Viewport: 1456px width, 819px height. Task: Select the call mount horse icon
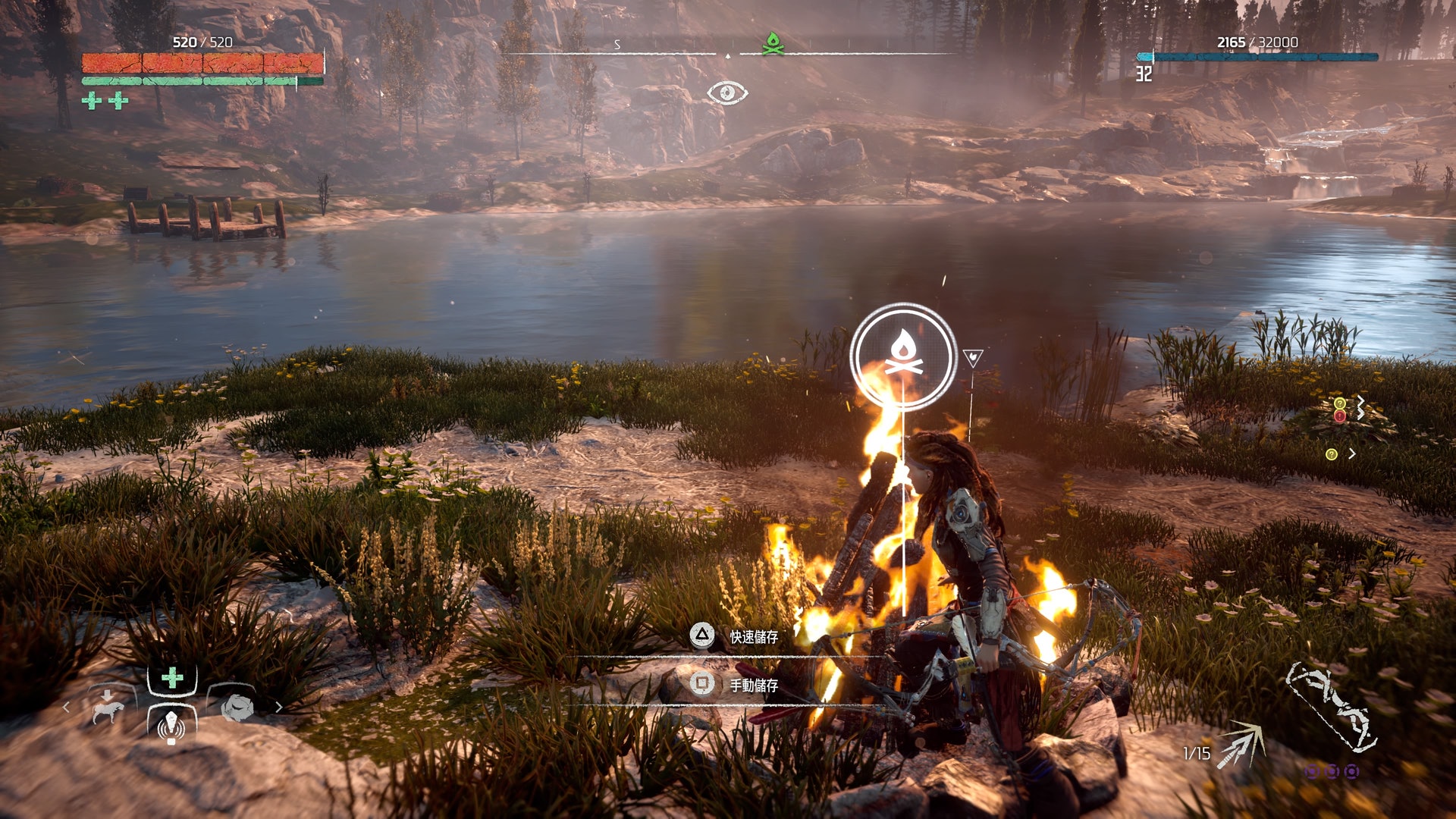(107, 708)
